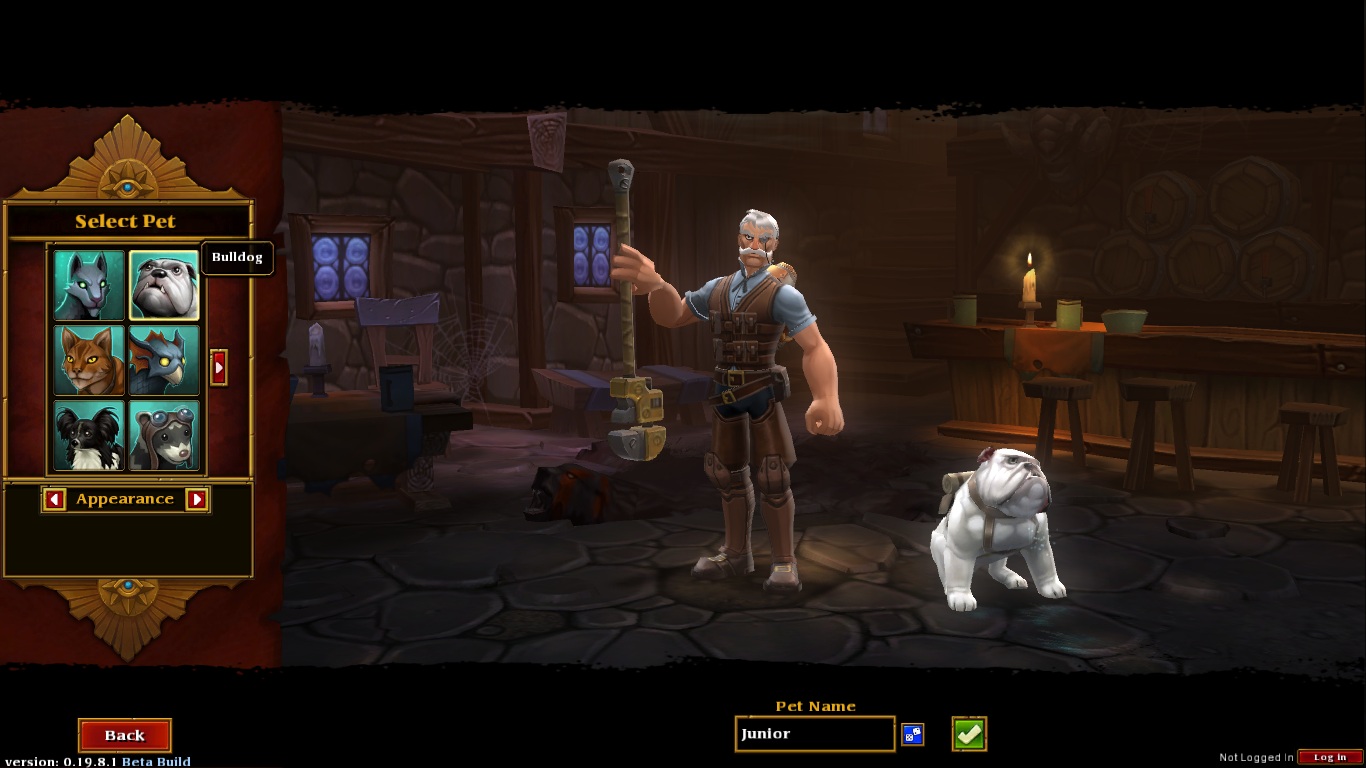The width and height of the screenshot is (1366, 768).
Task: Choose the black and white papillon dog portrait
Action: pos(89,435)
